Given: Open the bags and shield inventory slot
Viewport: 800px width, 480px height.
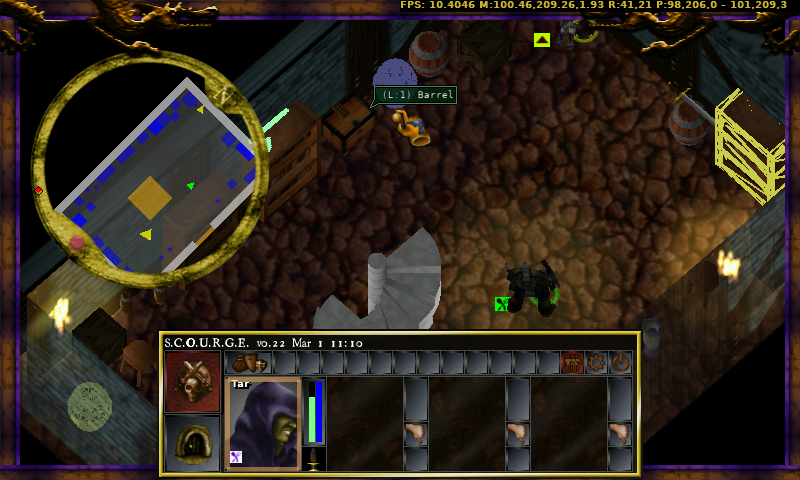Looking at the screenshot, I should (248, 363).
